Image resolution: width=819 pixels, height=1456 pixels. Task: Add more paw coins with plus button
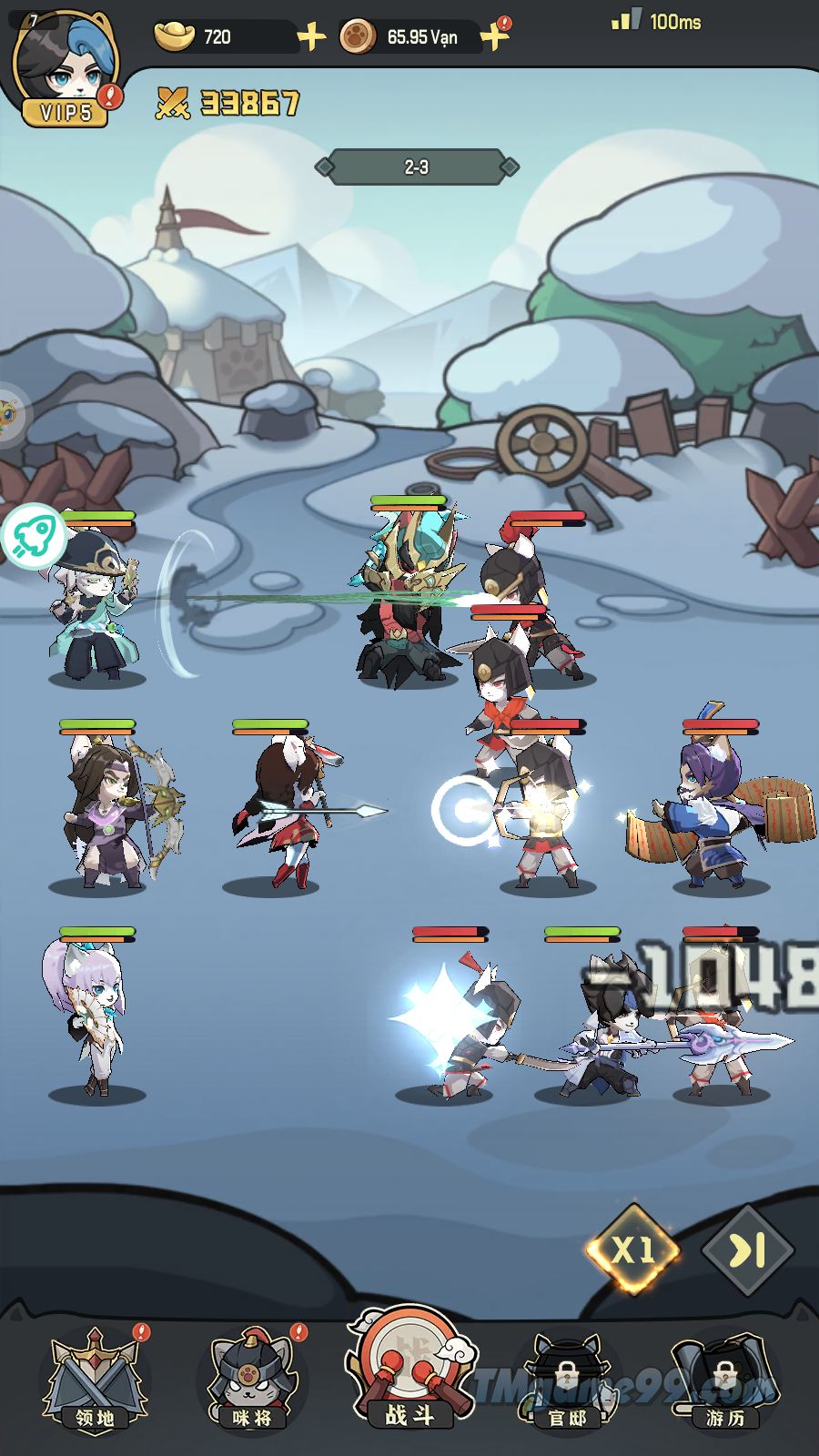point(494,37)
